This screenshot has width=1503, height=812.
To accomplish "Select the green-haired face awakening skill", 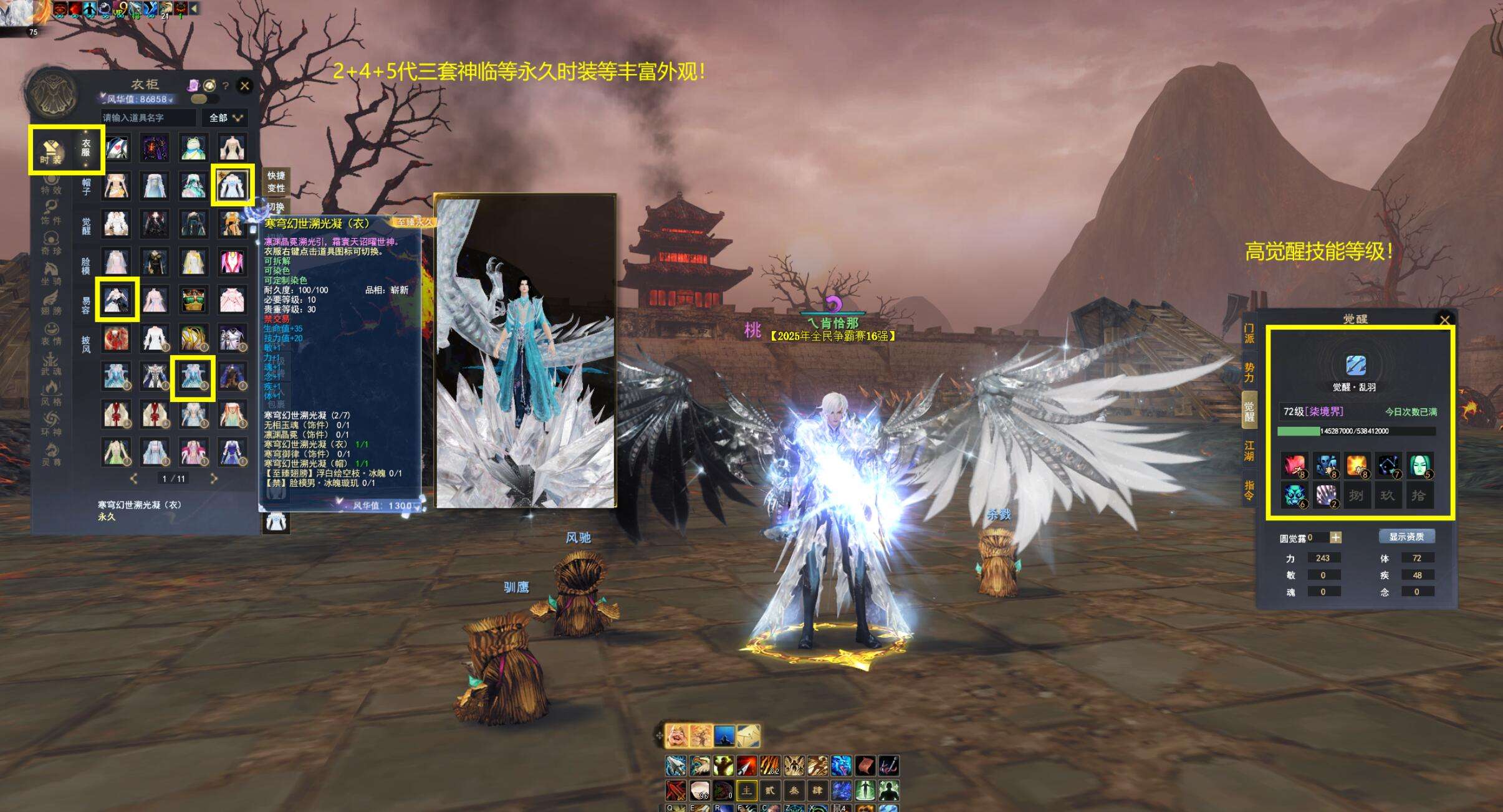I will (1419, 465).
